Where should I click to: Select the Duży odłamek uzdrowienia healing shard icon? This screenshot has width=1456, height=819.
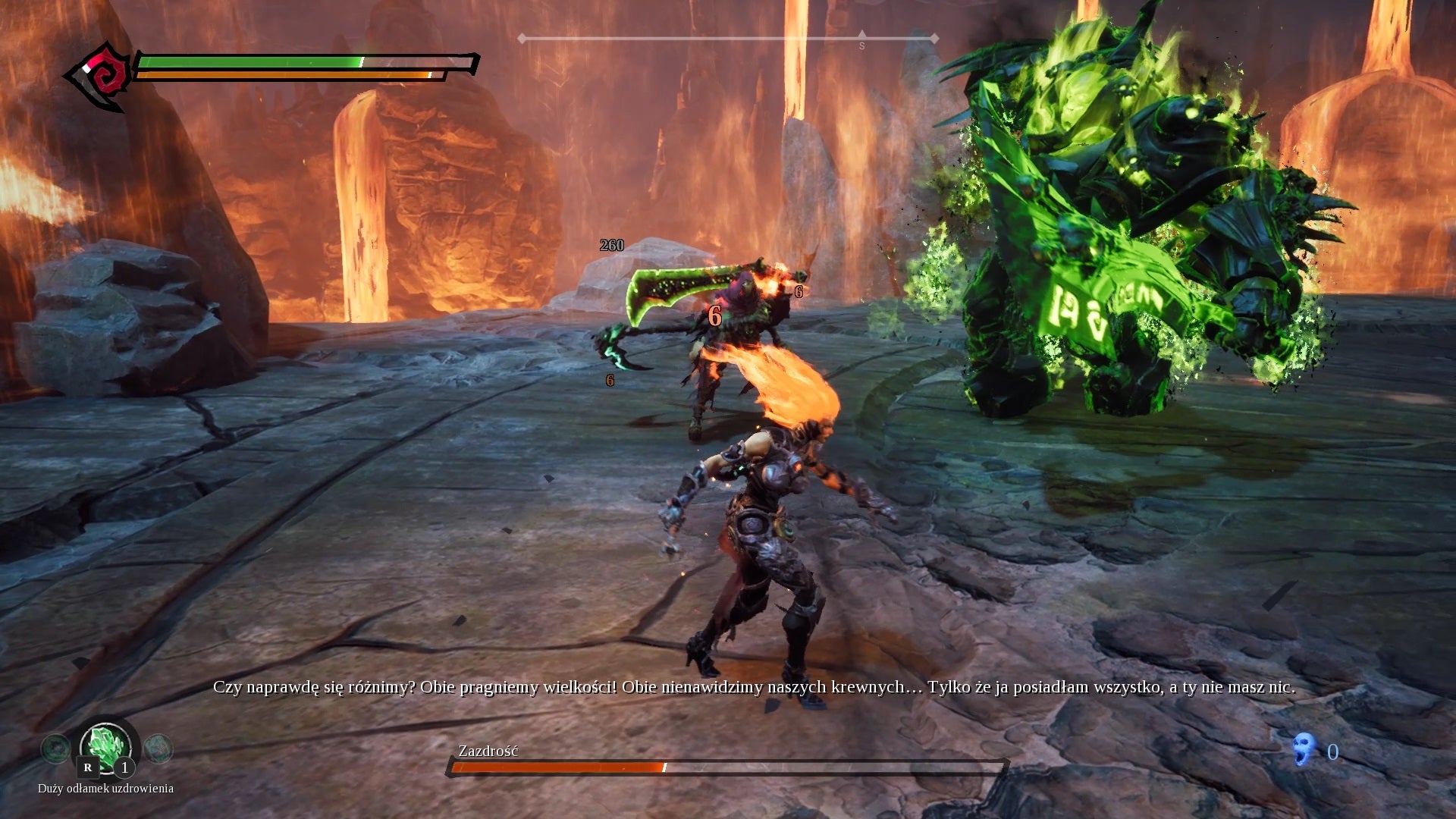pos(105,747)
